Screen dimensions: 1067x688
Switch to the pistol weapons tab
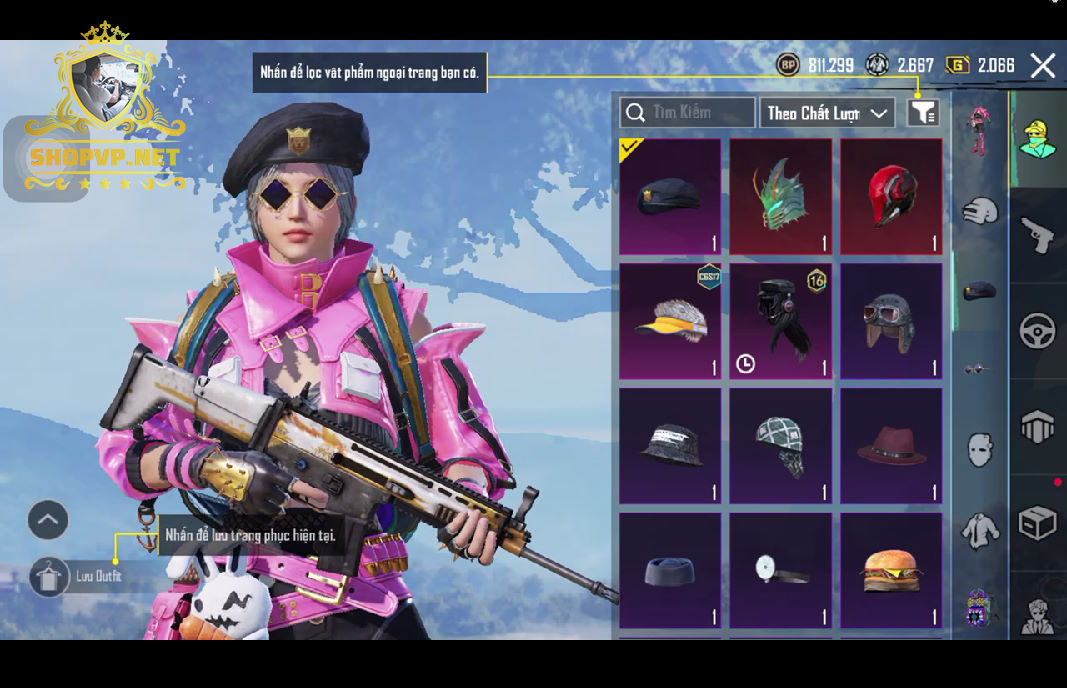pos(1037,235)
